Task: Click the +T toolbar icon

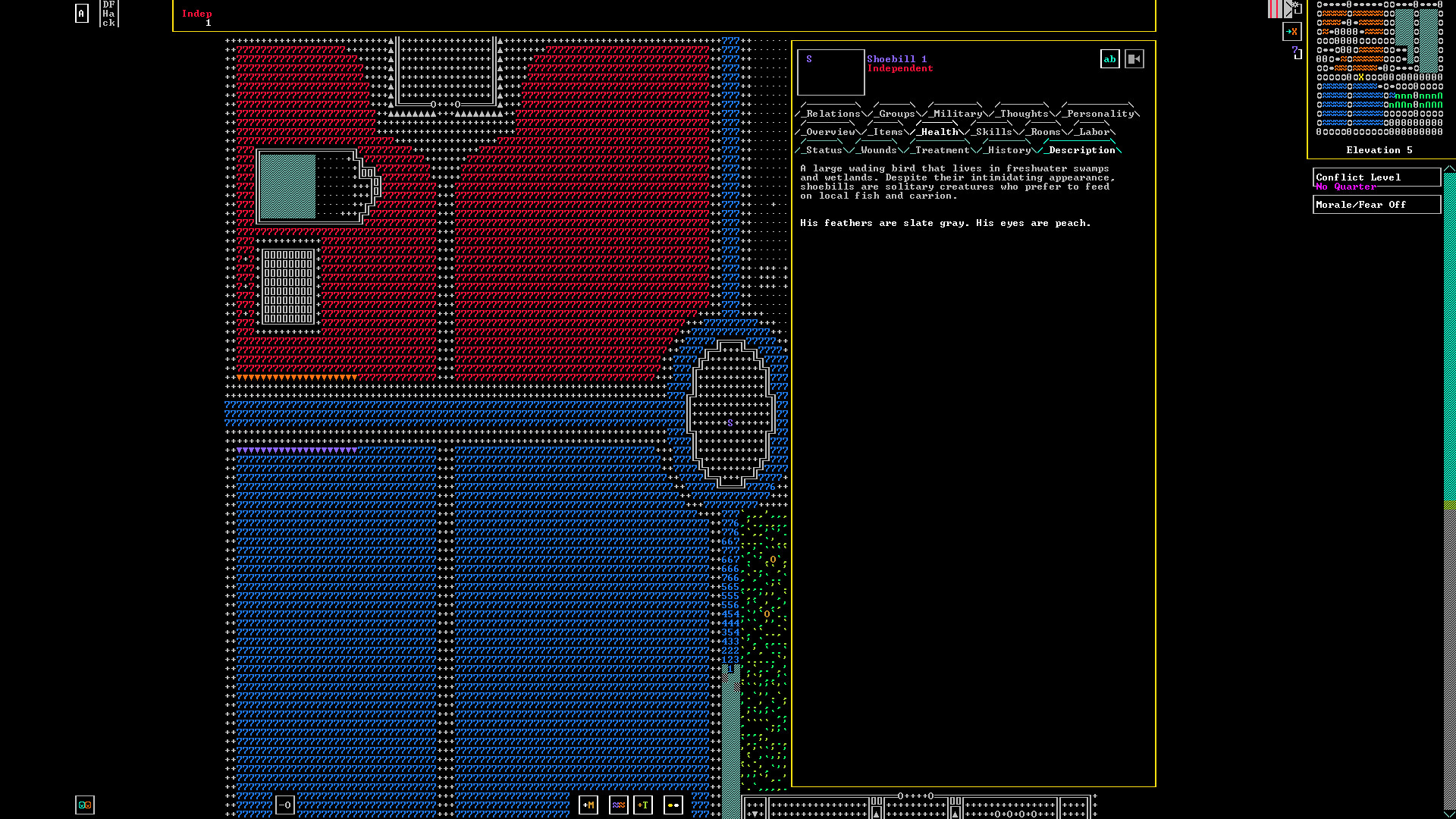Action: tap(644, 805)
